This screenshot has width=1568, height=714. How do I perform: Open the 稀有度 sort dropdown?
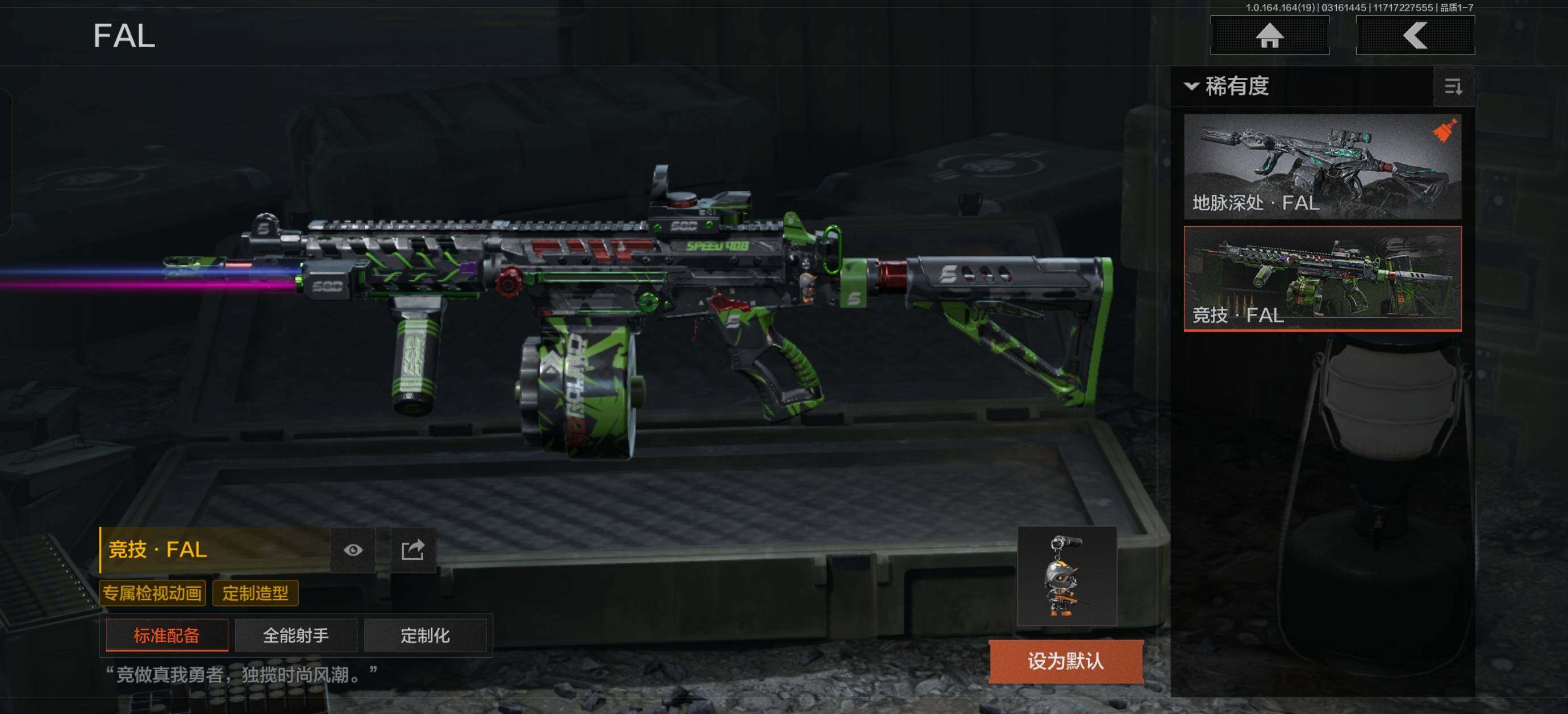(x=1228, y=86)
